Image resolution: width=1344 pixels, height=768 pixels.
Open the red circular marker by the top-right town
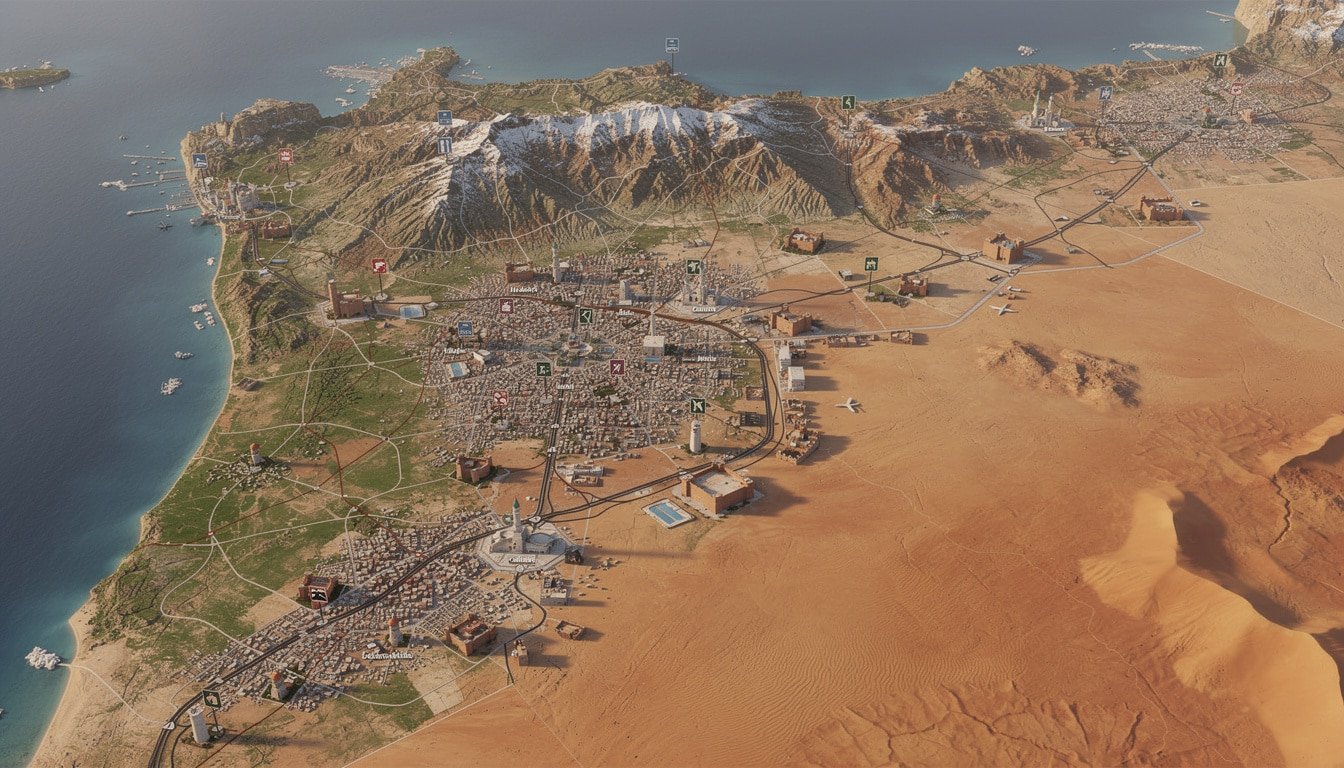pos(1236,90)
